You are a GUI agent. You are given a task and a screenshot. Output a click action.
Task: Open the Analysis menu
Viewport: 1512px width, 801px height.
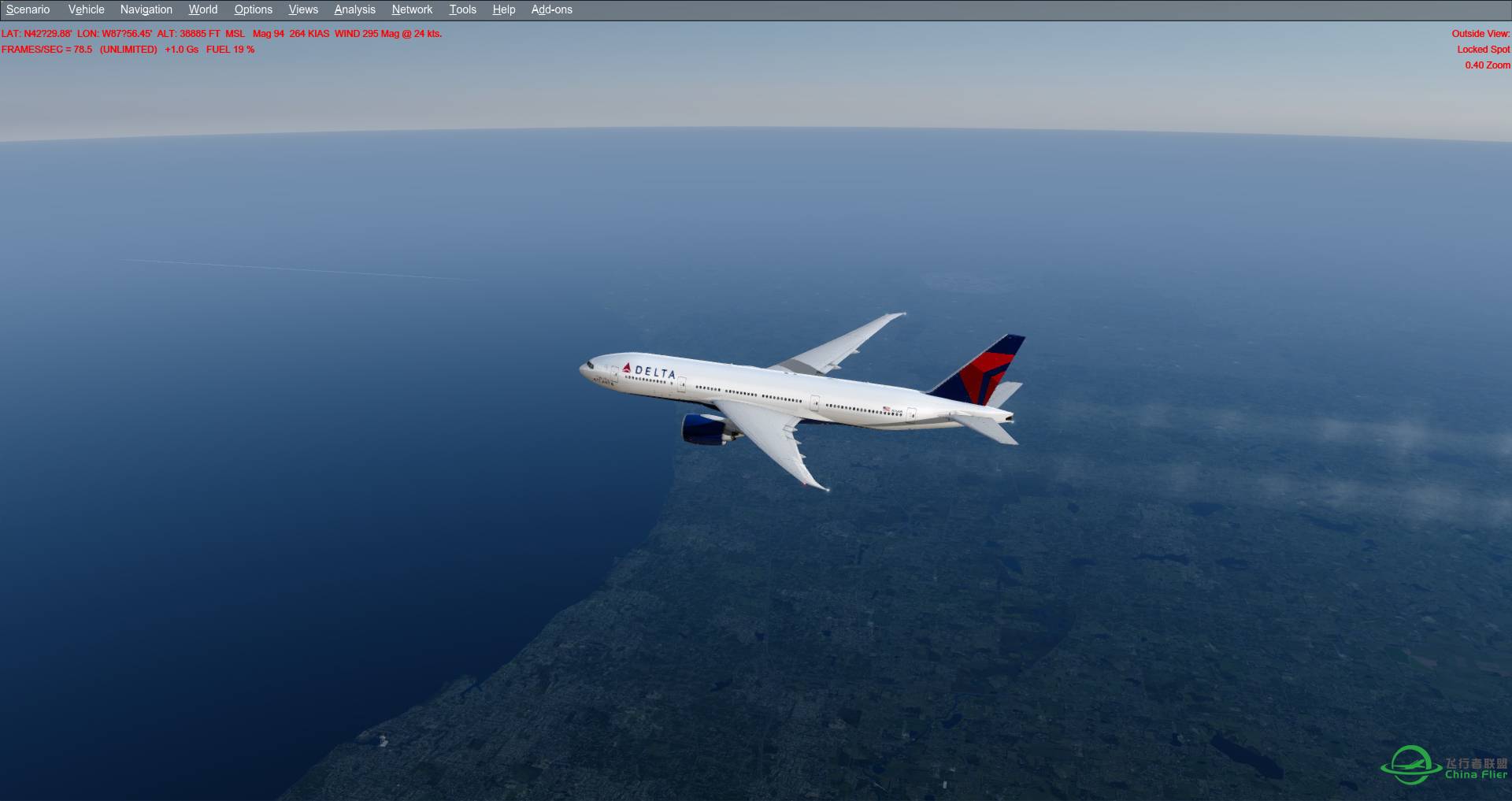pos(354,9)
